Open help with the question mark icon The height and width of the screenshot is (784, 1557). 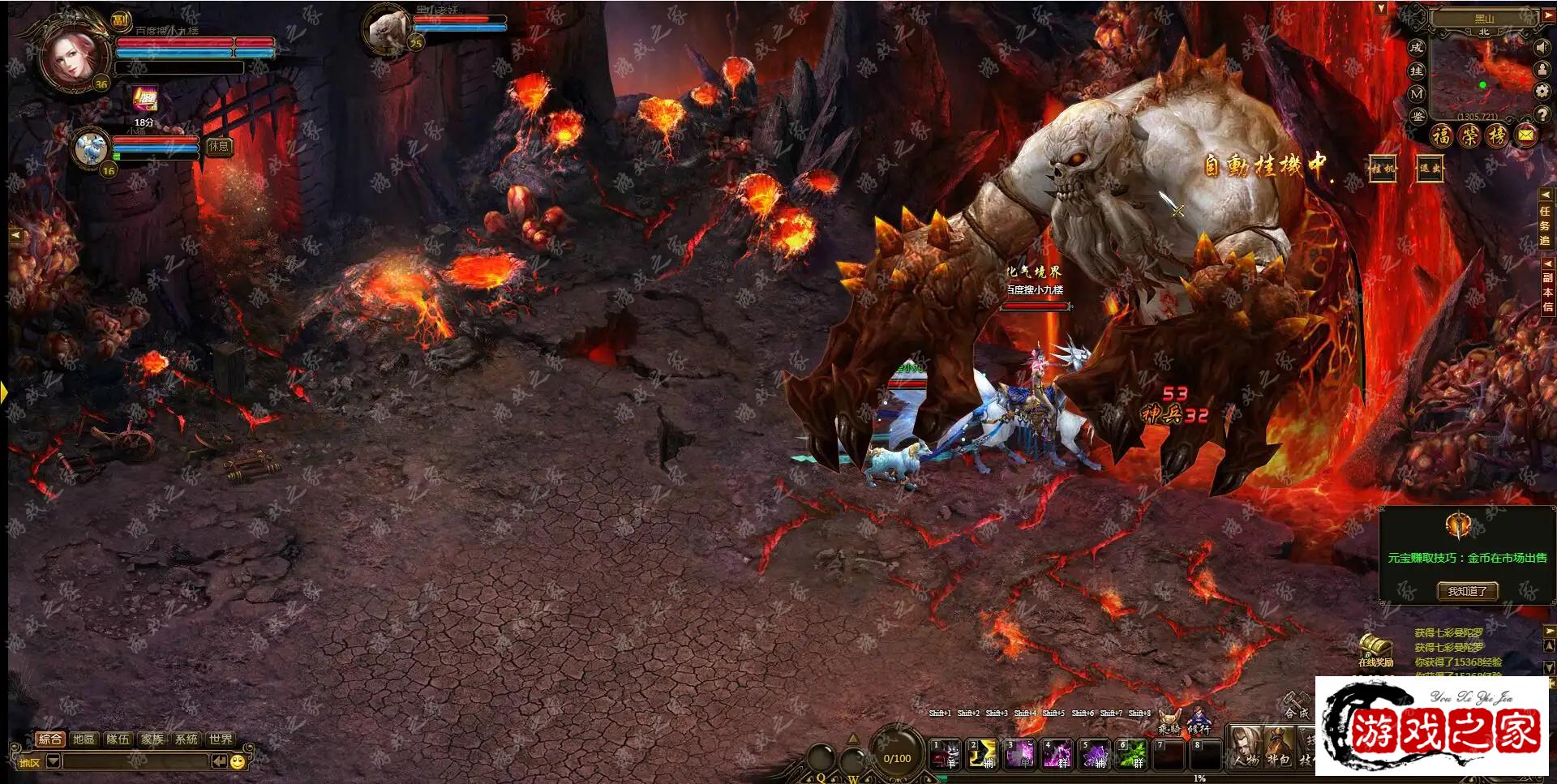pos(1542,114)
